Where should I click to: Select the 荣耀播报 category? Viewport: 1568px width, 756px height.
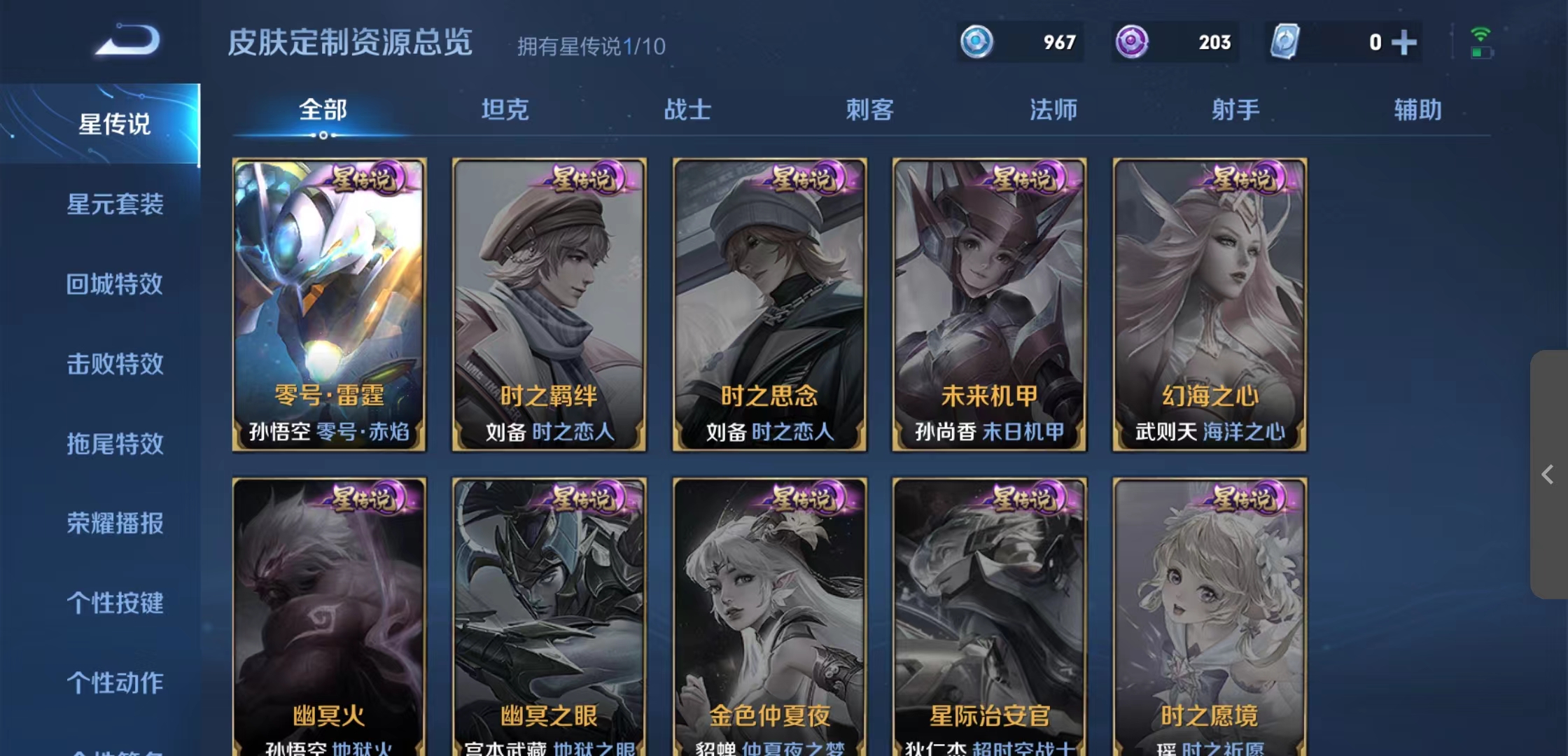[114, 524]
